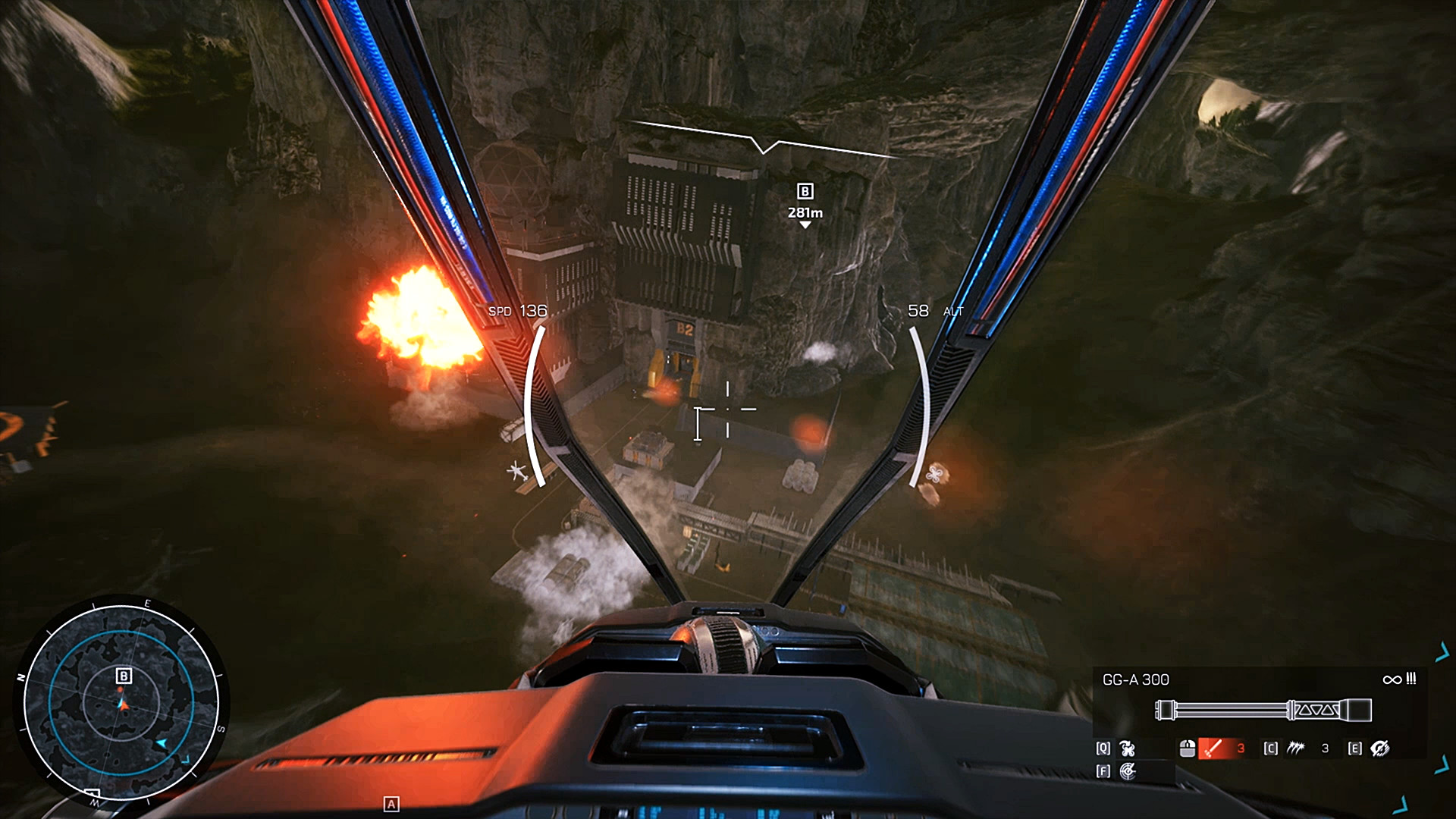Select the GG-A 300 gatling gun weapon icon

pos(1263,711)
